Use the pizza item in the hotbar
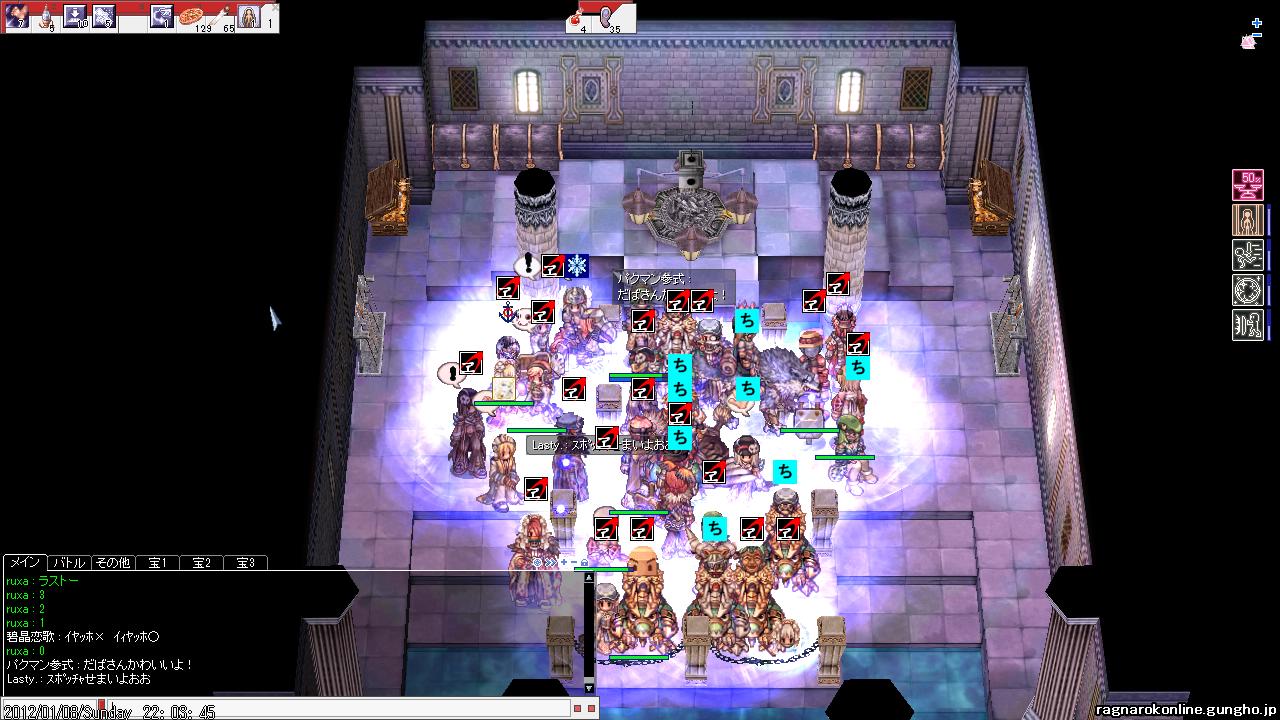Image resolution: width=1280 pixels, height=720 pixels. pos(192,16)
